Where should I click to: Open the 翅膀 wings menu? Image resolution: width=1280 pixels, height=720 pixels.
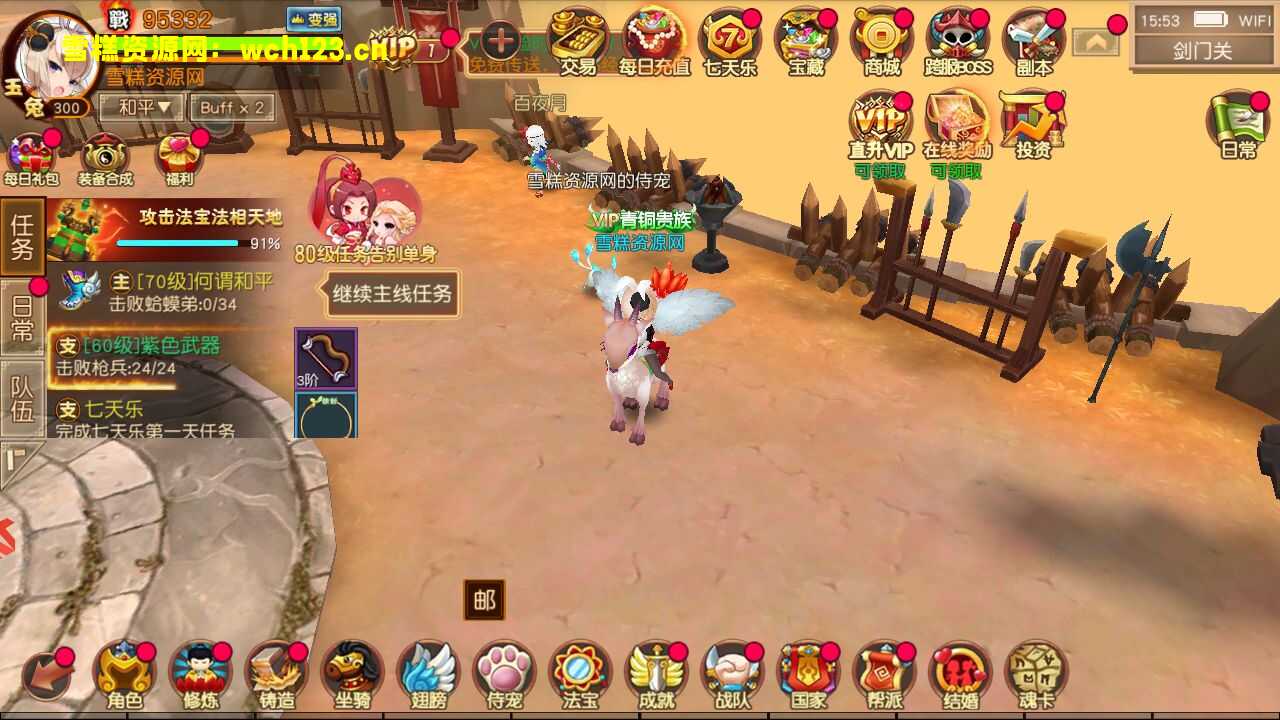click(428, 674)
